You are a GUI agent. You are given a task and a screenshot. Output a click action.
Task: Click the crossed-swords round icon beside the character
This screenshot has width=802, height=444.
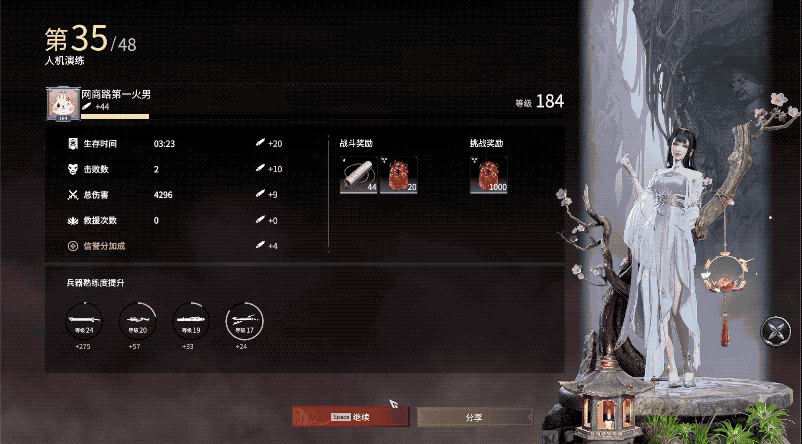[x=776, y=331]
